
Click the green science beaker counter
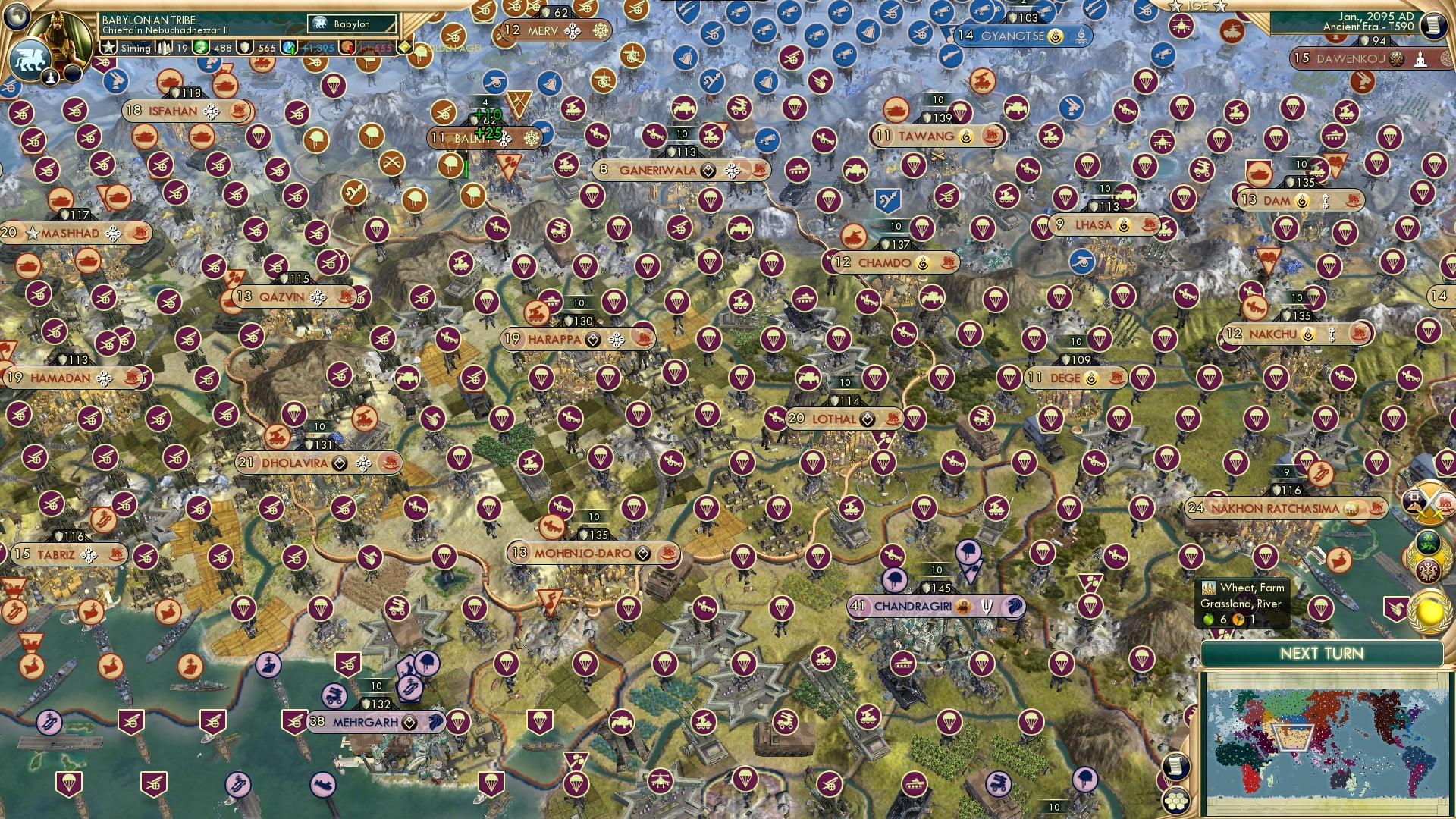pyautogui.click(x=199, y=47)
